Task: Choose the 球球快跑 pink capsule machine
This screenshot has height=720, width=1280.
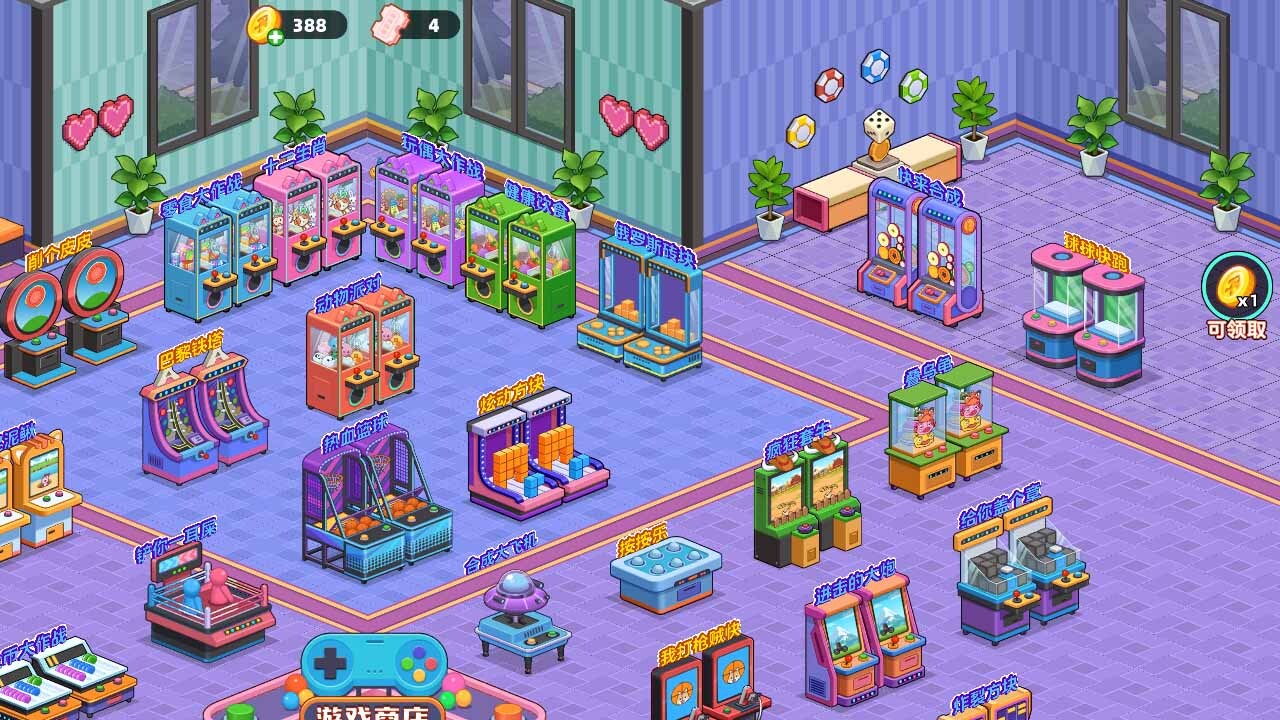Action: coord(1085,315)
